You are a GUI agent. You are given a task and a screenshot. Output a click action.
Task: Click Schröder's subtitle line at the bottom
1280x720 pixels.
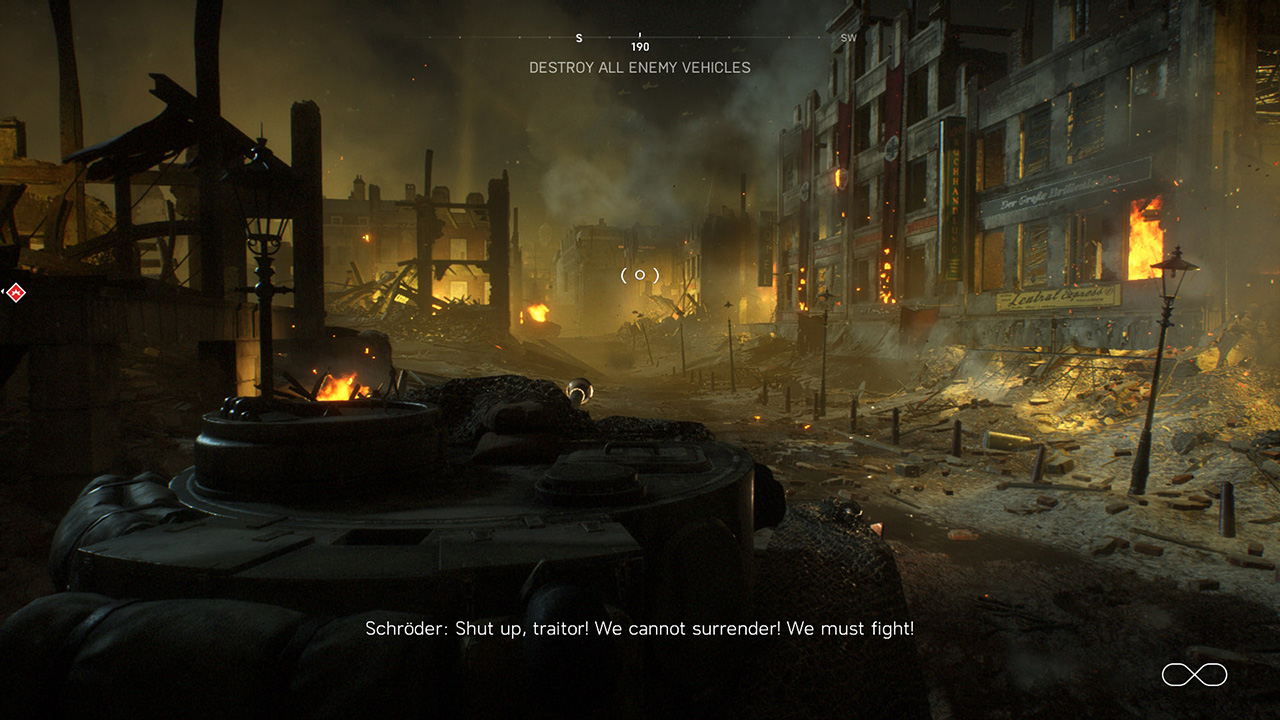(x=640, y=629)
